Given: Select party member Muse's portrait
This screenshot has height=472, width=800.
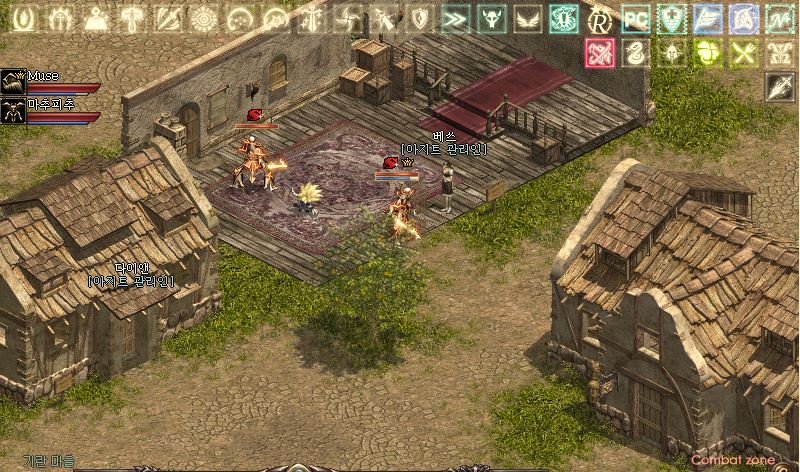Looking at the screenshot, I should 13,80.
